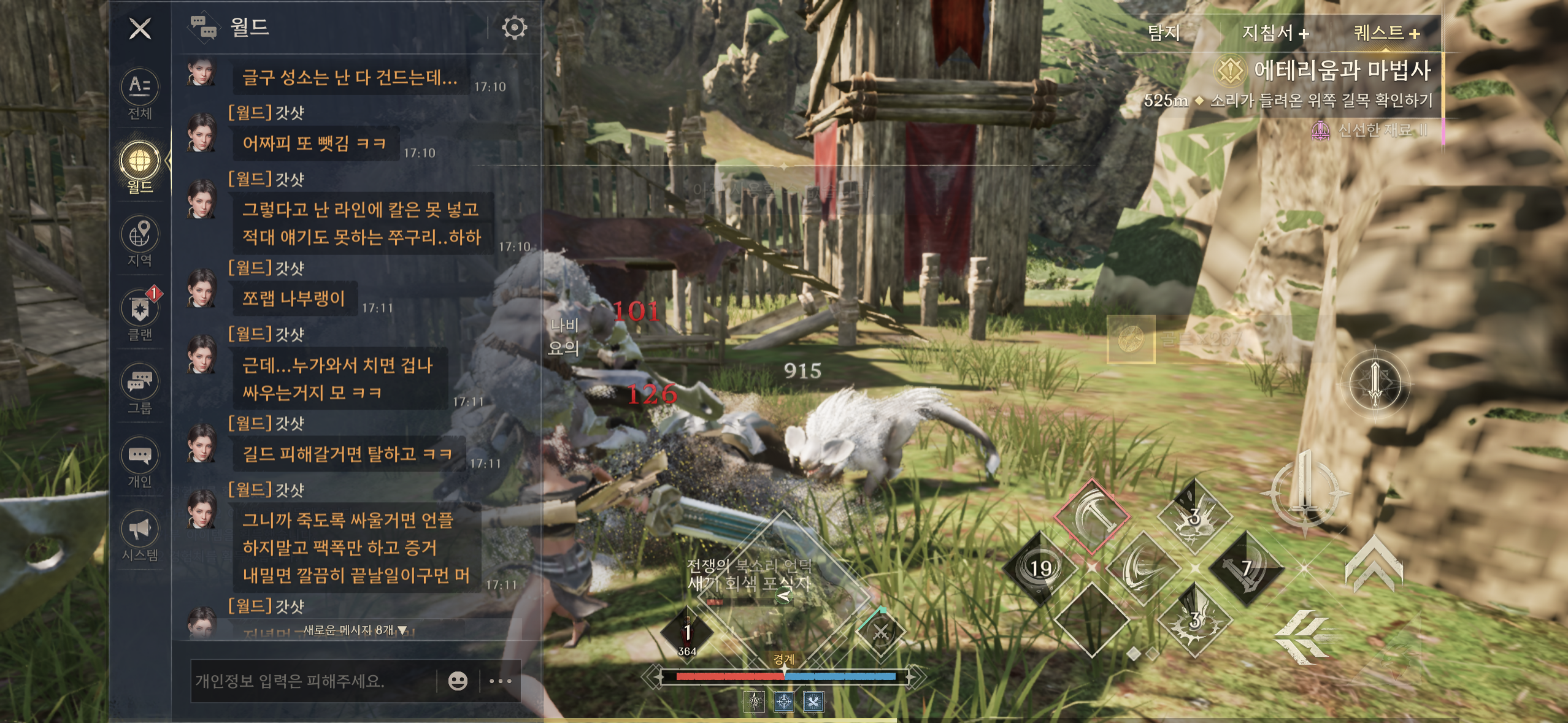The height and width of the screenshot is (723, 1568).
Task: Click the chat message input field
Action: [x=312, y=681]
